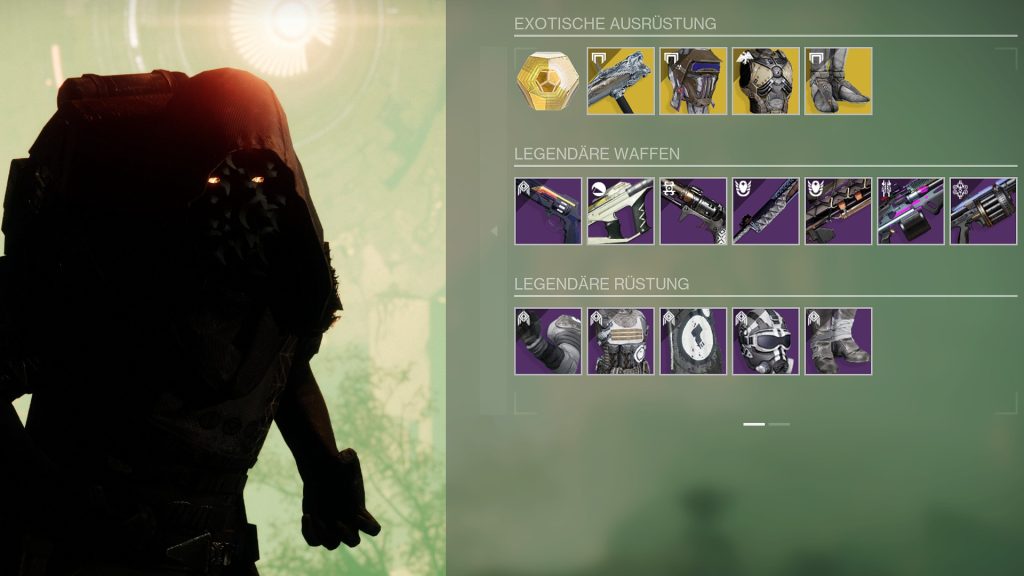Inspect the legendary chest armor with tan stripes
Image resolution: width=1024 pixels, height=576 pixels.
coord(620,341)
